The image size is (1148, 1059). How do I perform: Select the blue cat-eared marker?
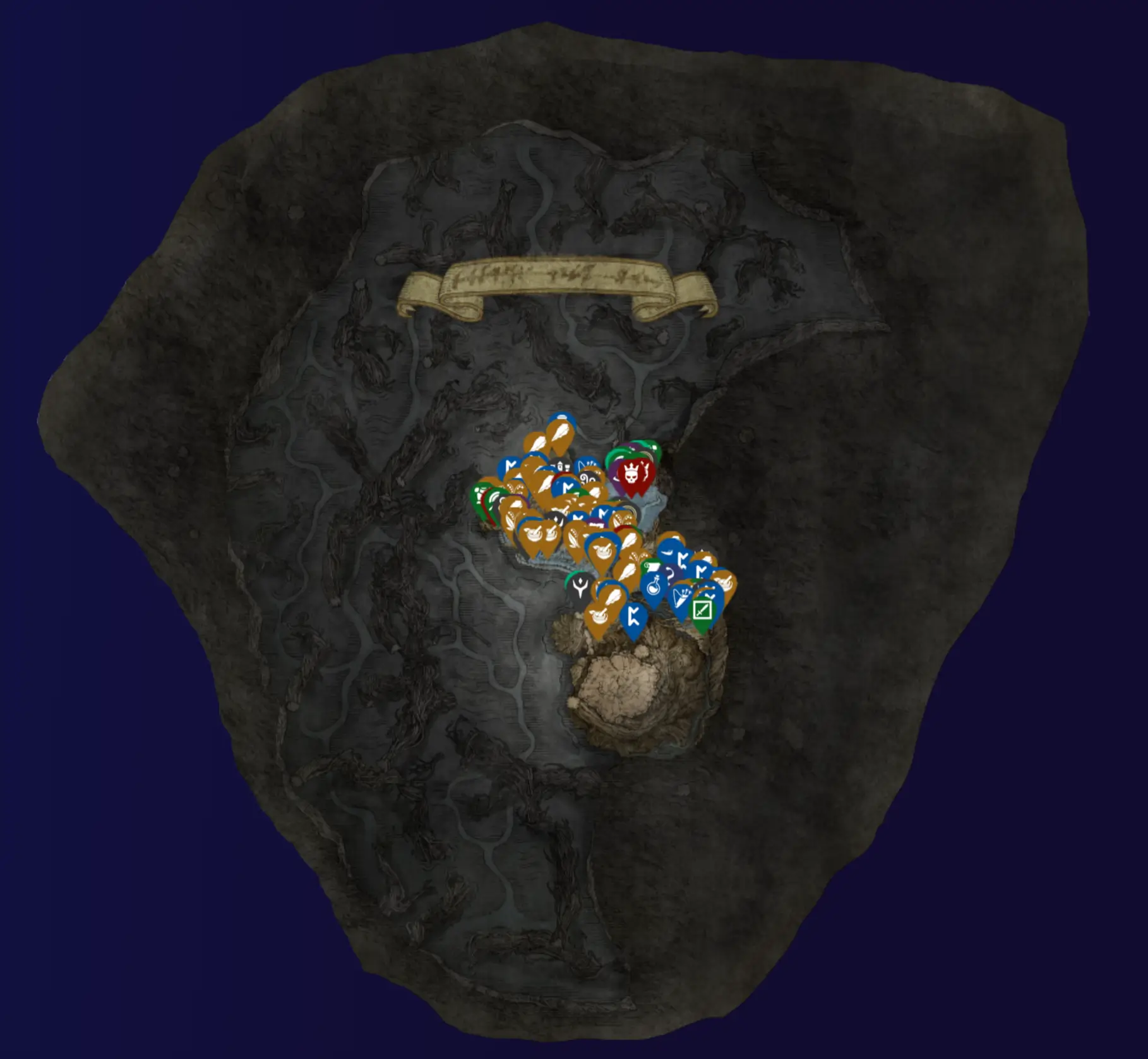click(588, 465)
